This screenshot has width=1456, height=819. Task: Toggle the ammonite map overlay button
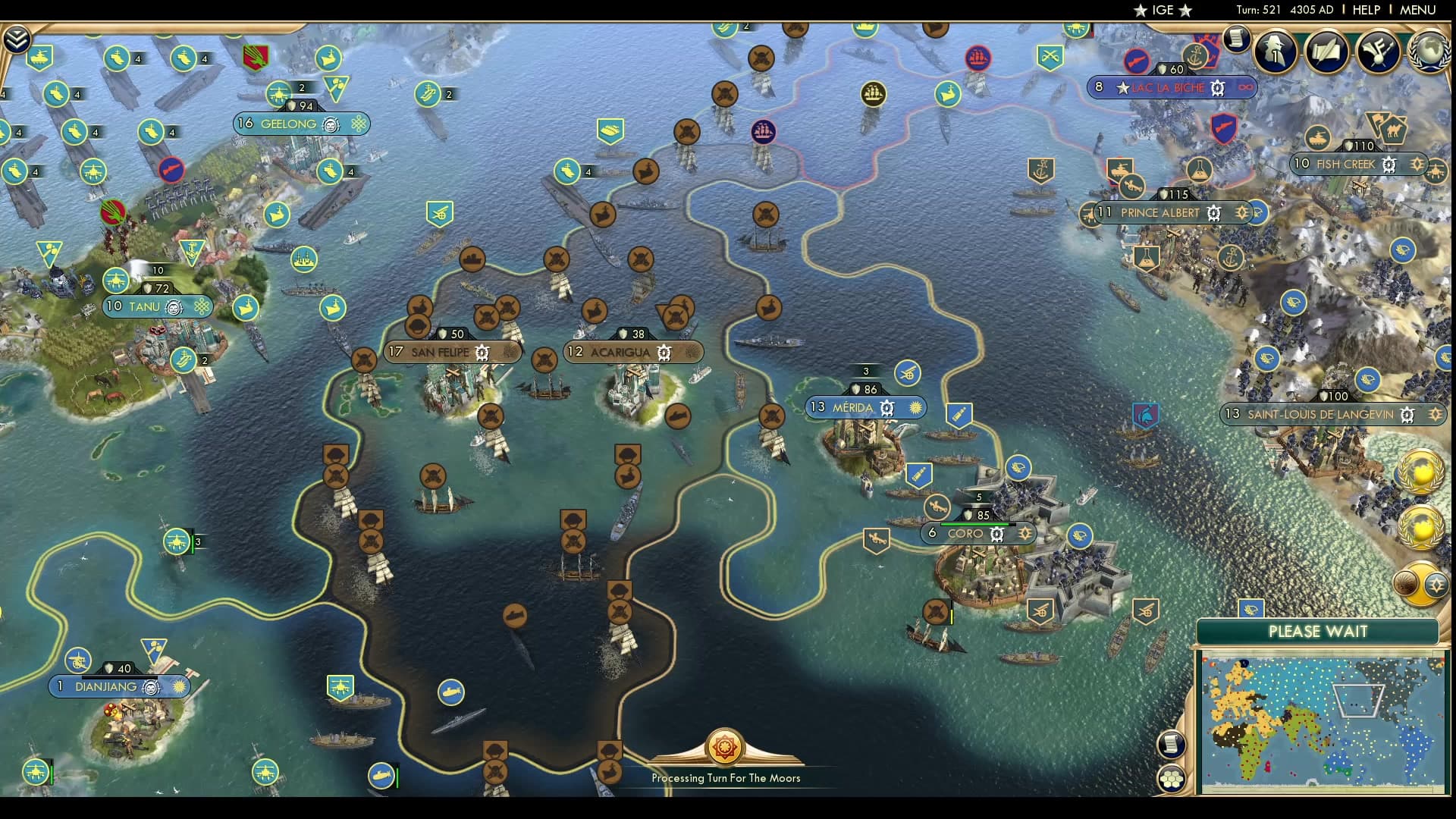(x=1404, y=584)
